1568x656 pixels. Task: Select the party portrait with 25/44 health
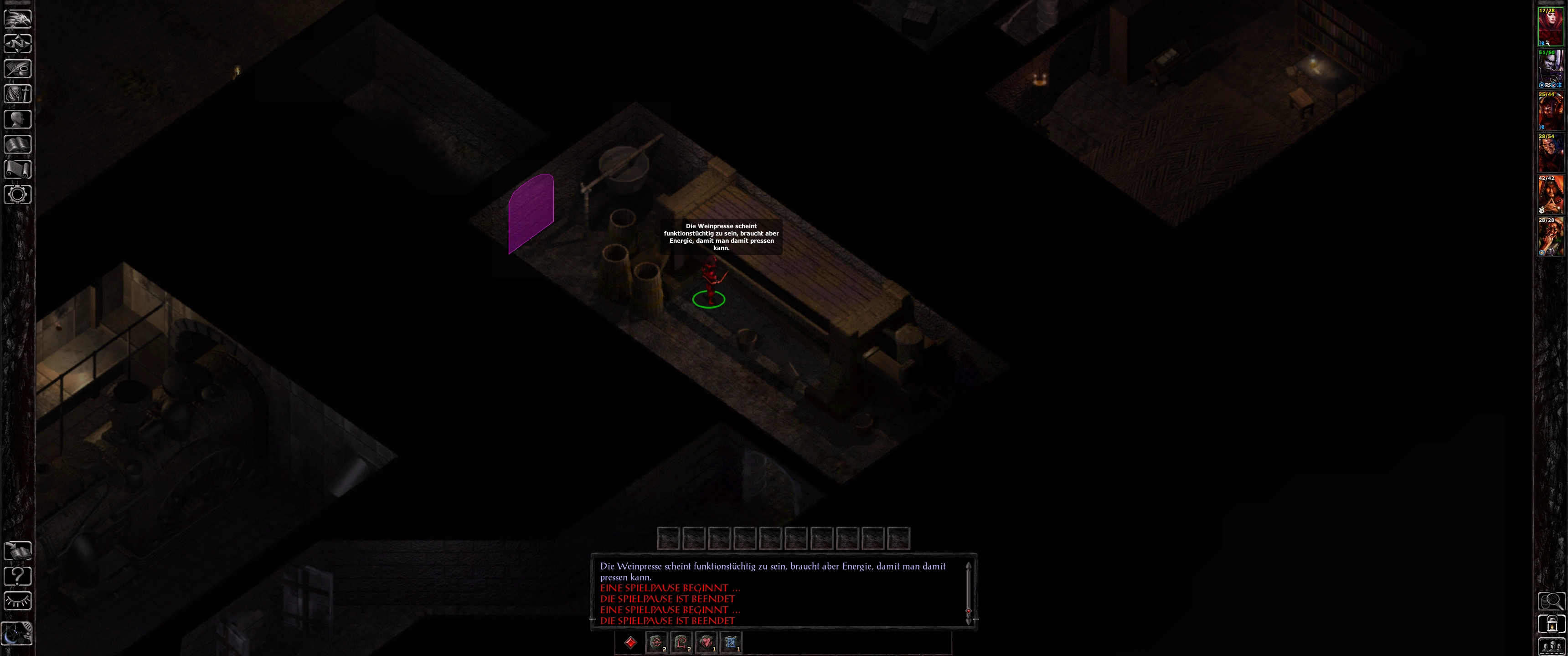(x=1550, y=111)
